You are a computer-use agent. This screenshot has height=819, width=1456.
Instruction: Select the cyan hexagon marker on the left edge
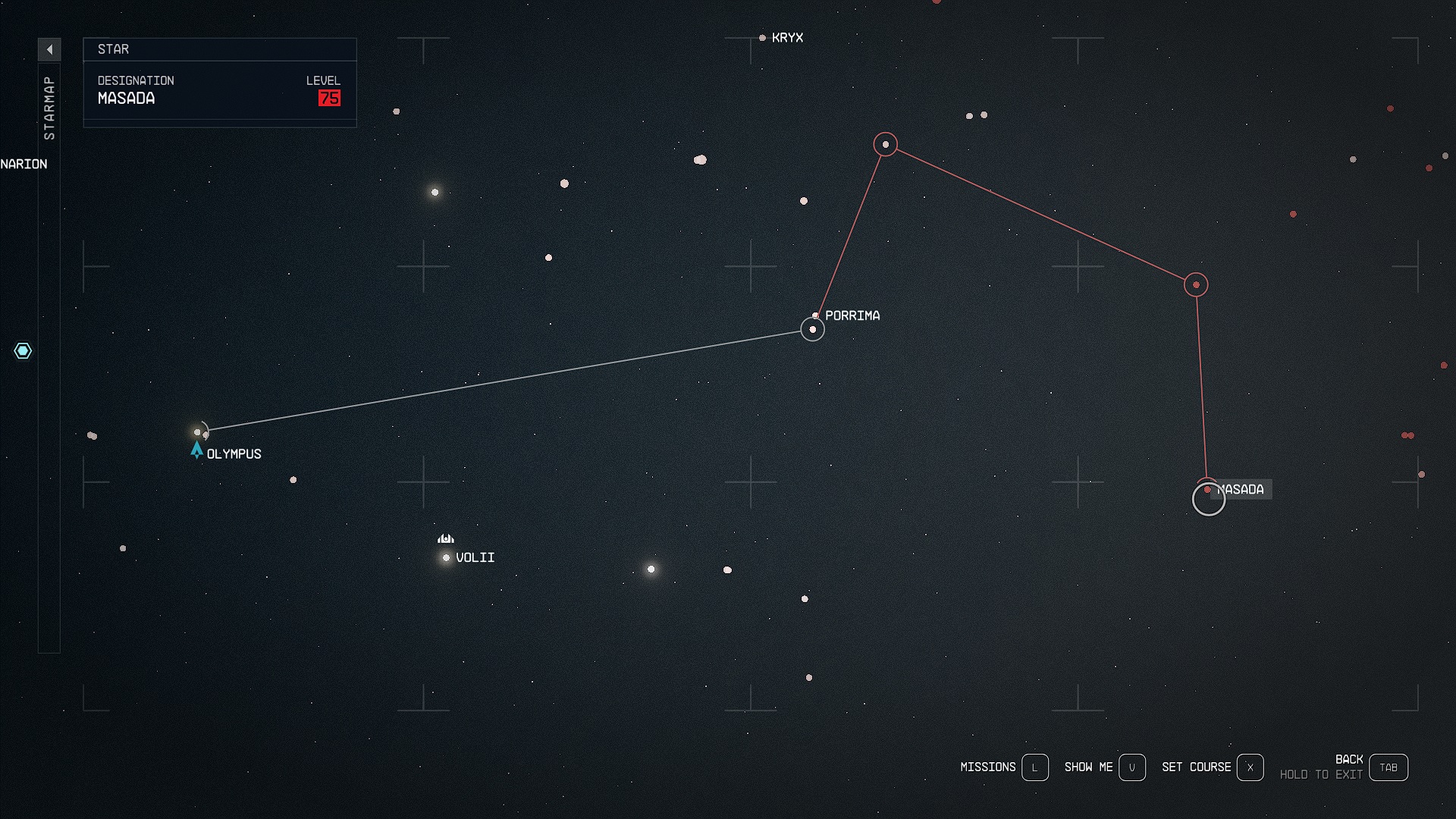(24, 351)
